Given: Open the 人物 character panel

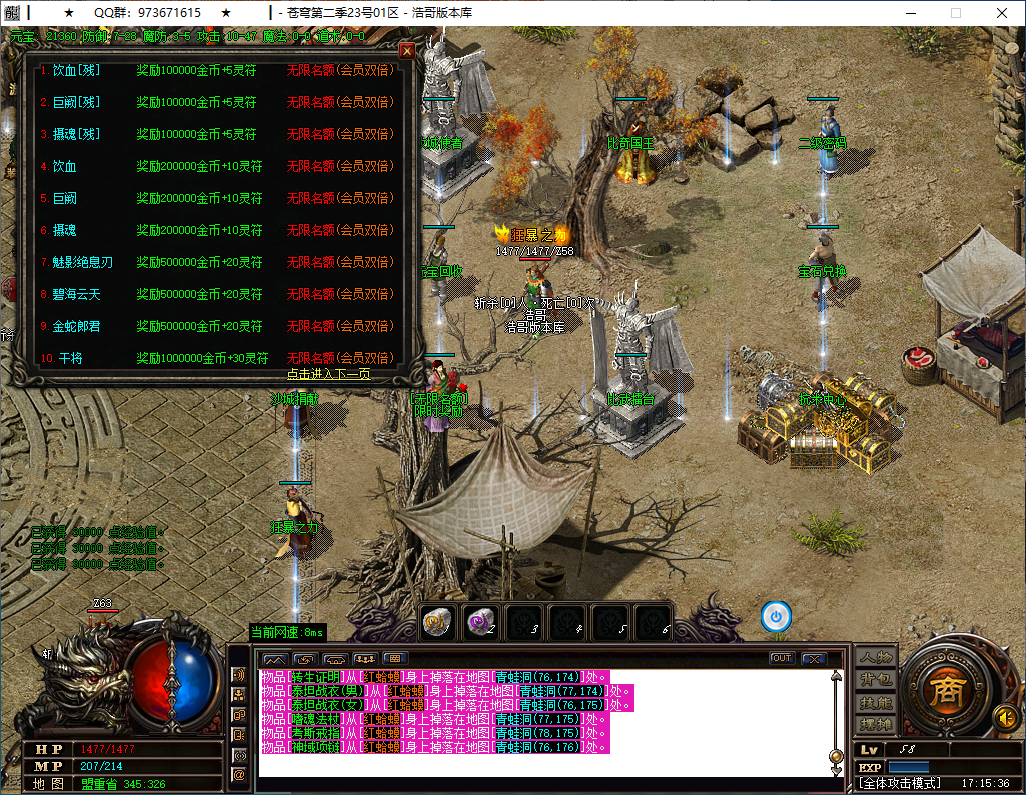Looking at the screenshot, I should (876, 658).
